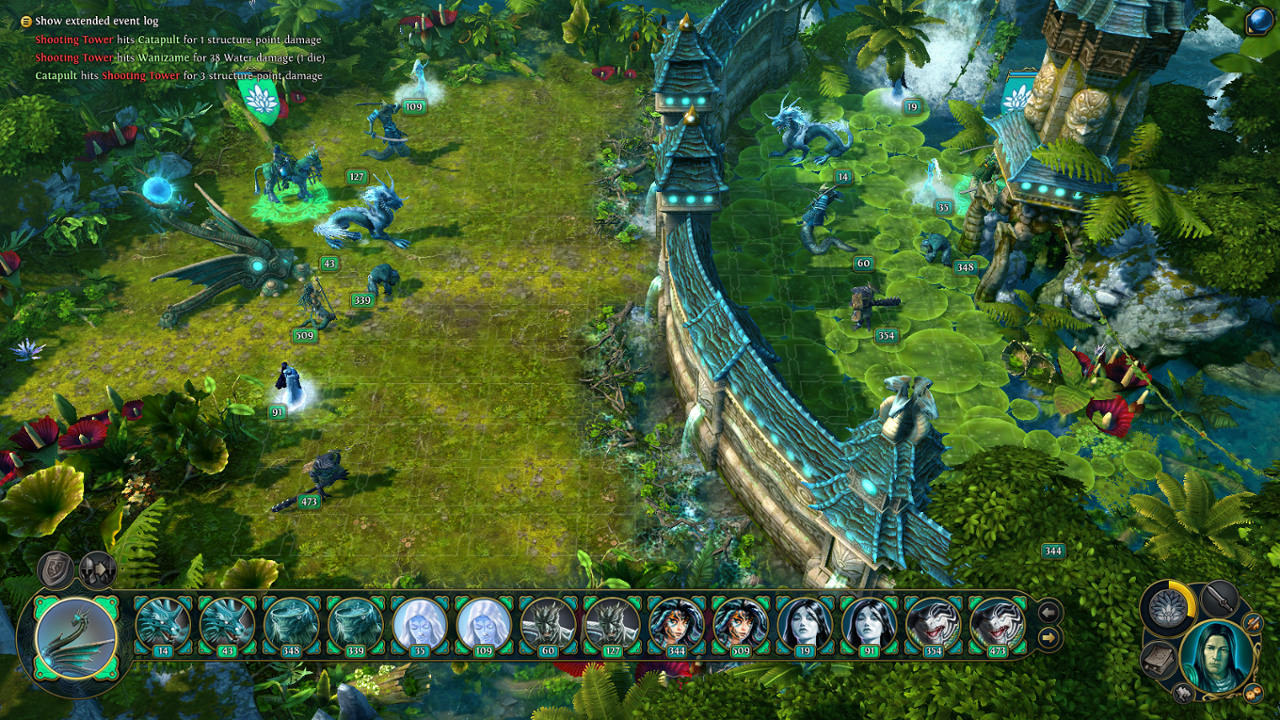Select the sleeping spirit unit showing 109

[x=481, y=622]
